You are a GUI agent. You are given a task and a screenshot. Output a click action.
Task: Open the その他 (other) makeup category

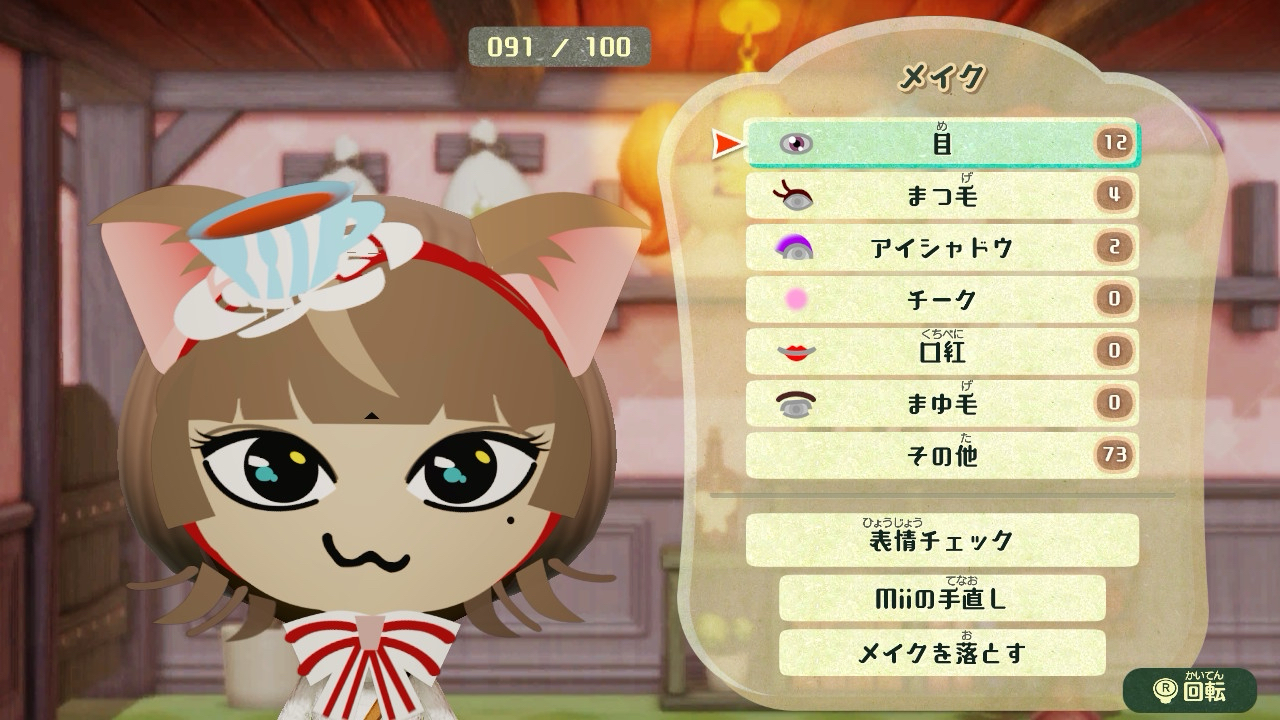[941, 456]
